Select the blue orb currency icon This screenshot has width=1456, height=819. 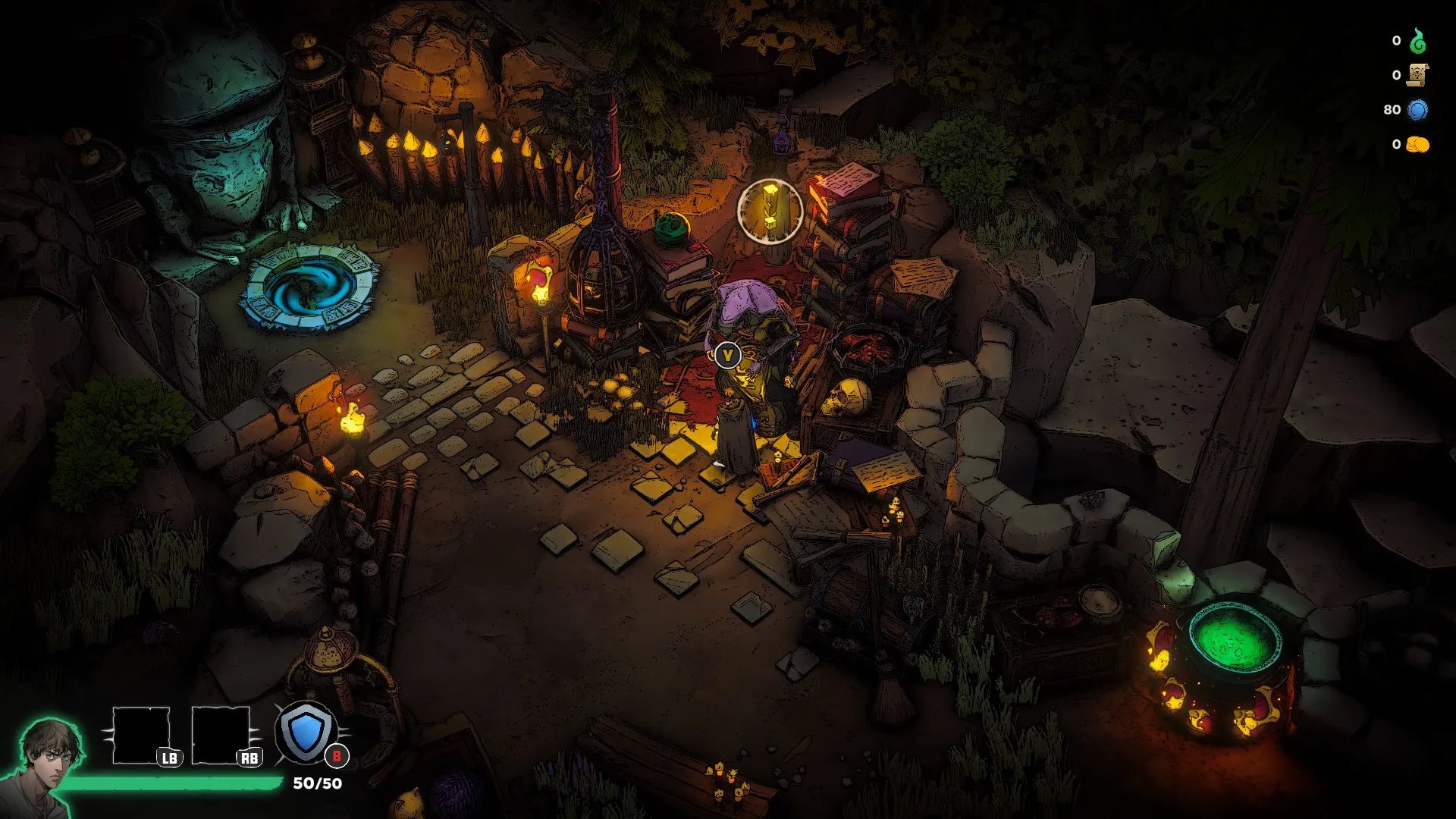pos(1417,110)
